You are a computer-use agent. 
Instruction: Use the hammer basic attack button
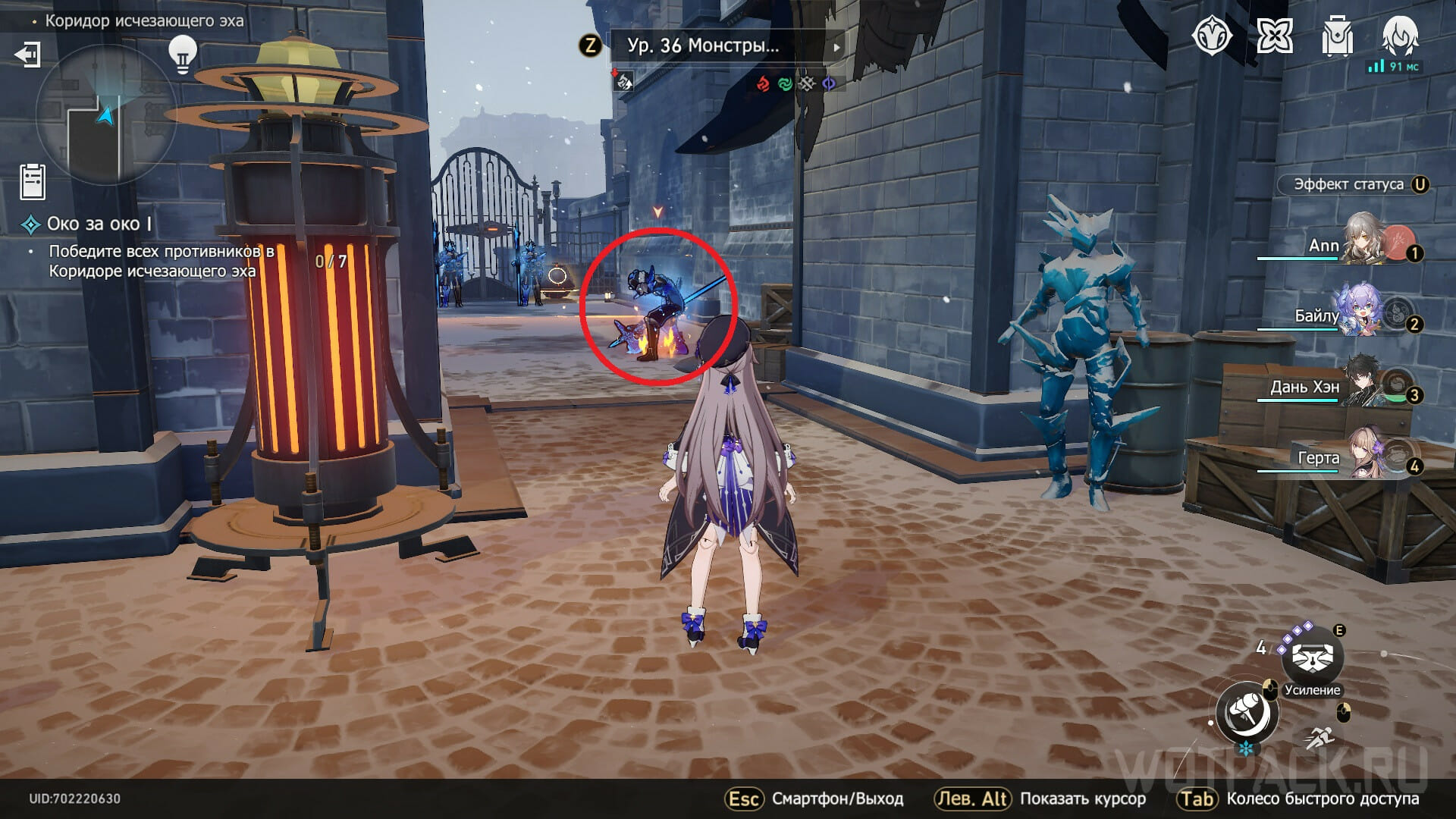pos(1247,713)
